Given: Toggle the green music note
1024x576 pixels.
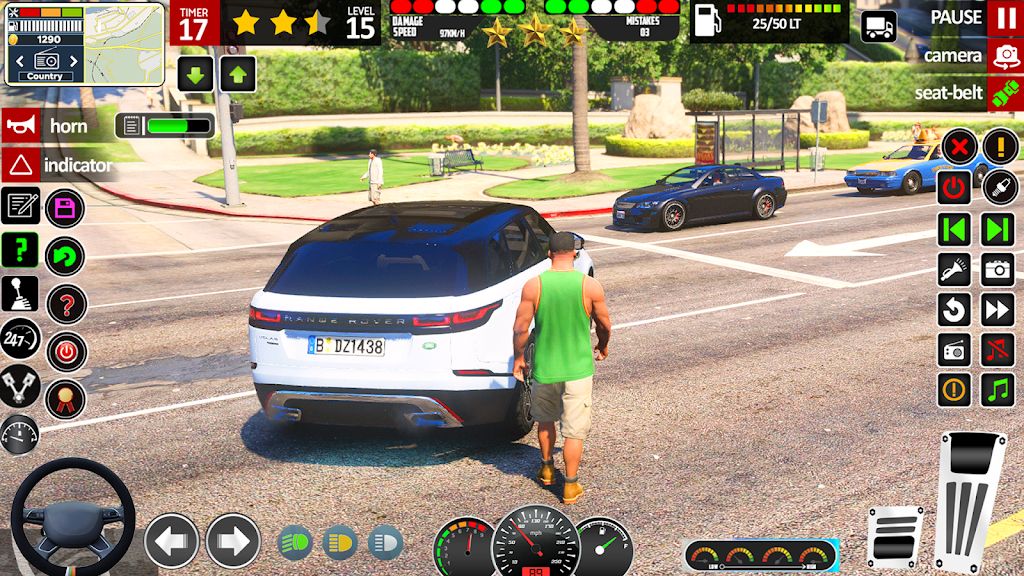Looking at the screenshot, I should (998, 390).
